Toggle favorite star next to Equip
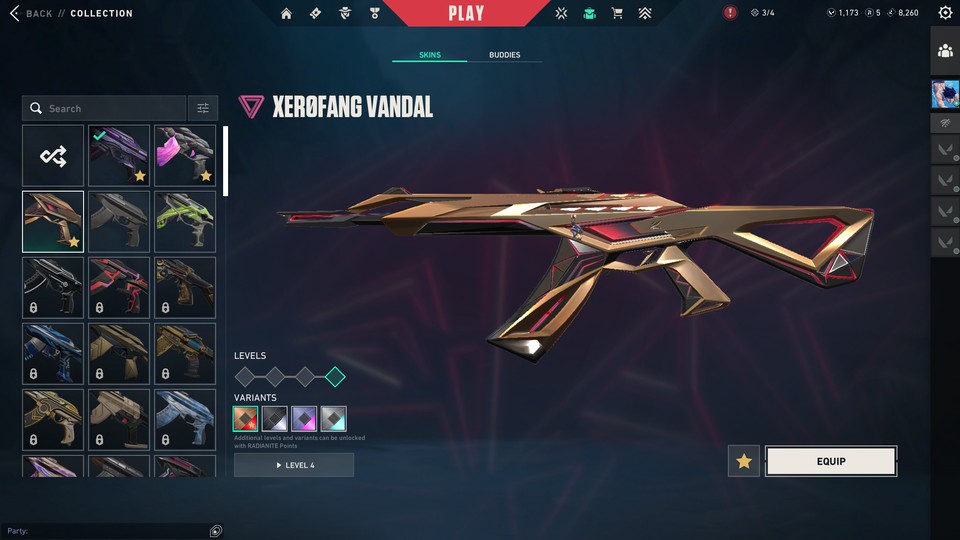Viewport: 960px width, 540px height. pos(743,461)
